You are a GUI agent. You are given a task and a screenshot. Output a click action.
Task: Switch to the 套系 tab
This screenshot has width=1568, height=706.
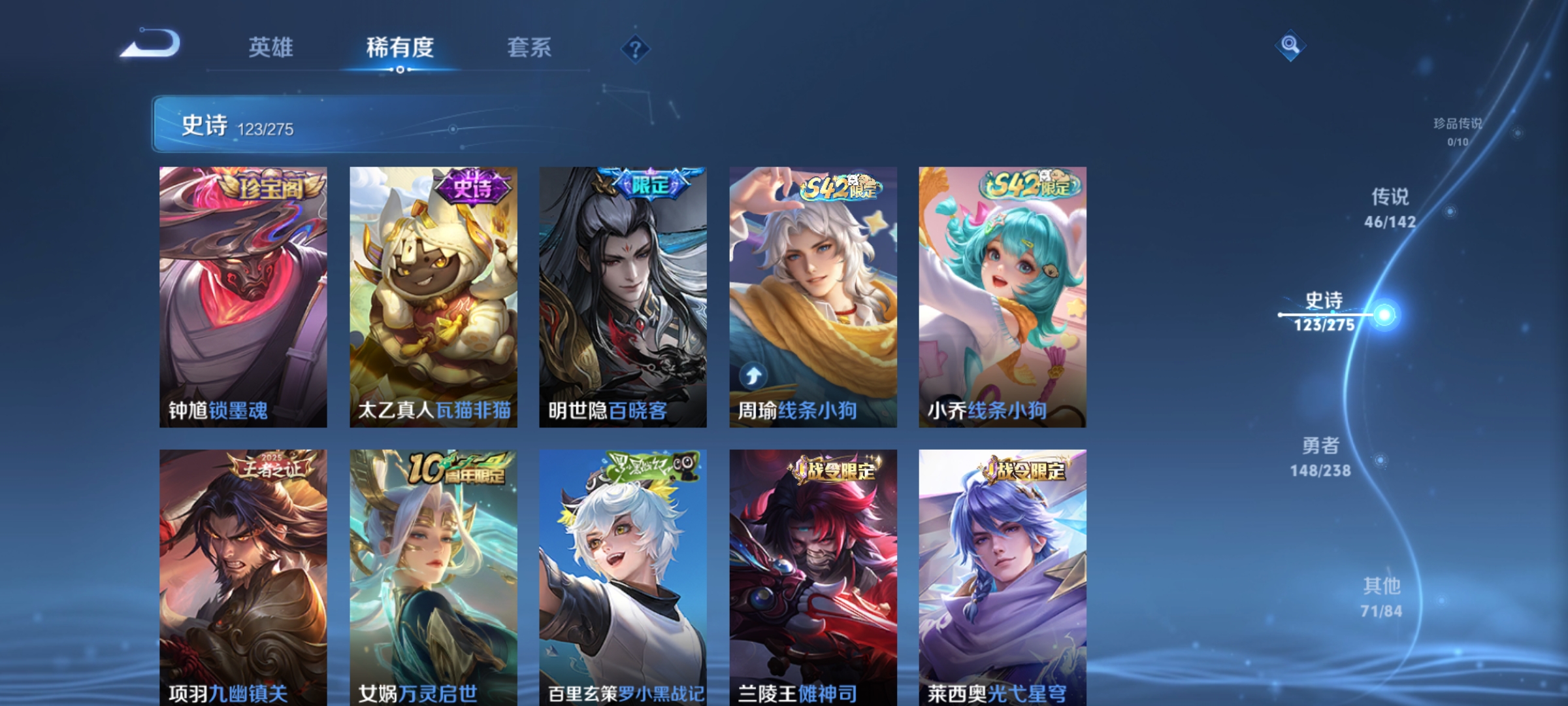point(531,48)
